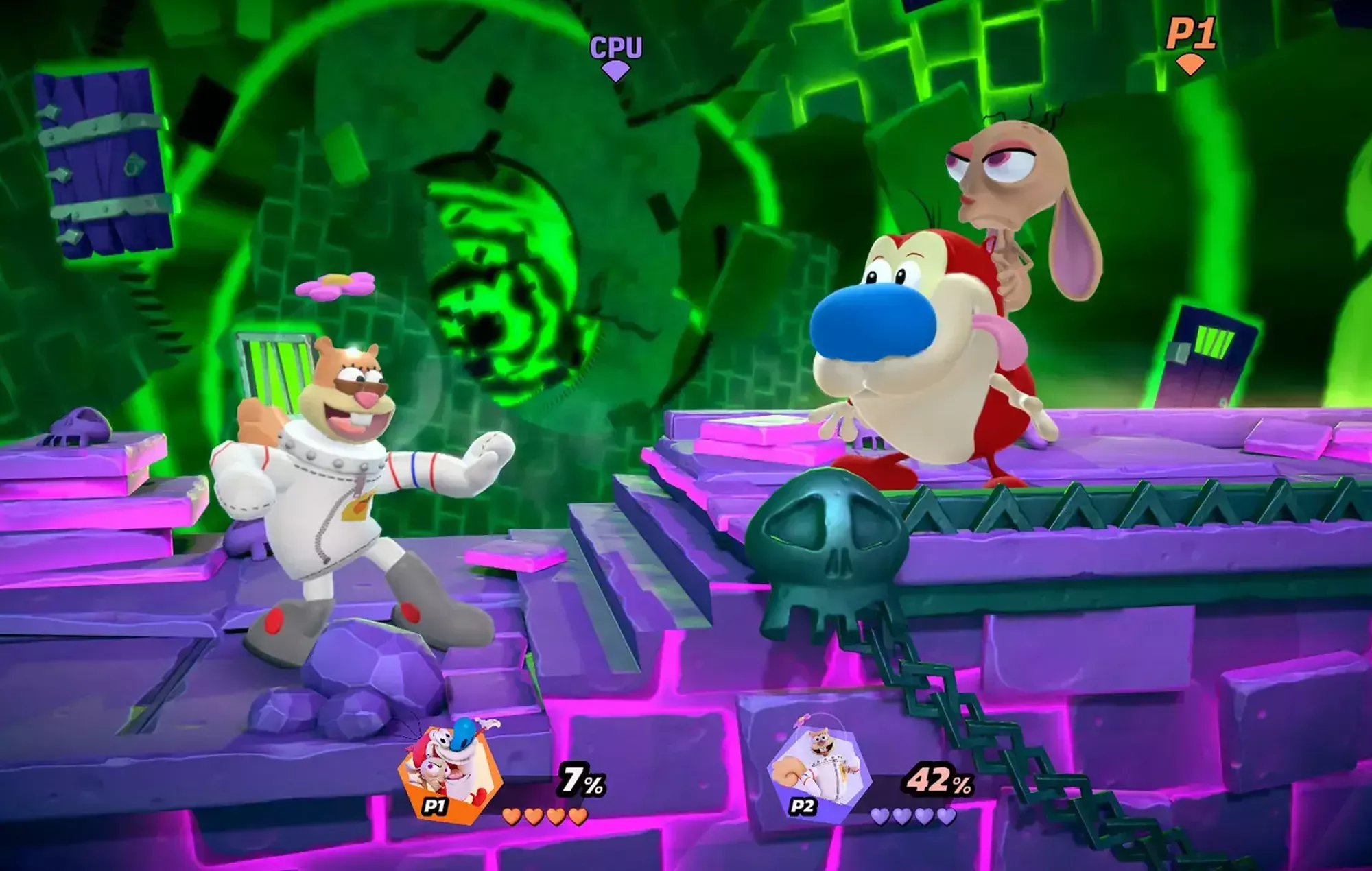Click the purple CPU player marker arrow
Screen dimensions: 1372x871
pyautogui.click(x=616, y=71)
